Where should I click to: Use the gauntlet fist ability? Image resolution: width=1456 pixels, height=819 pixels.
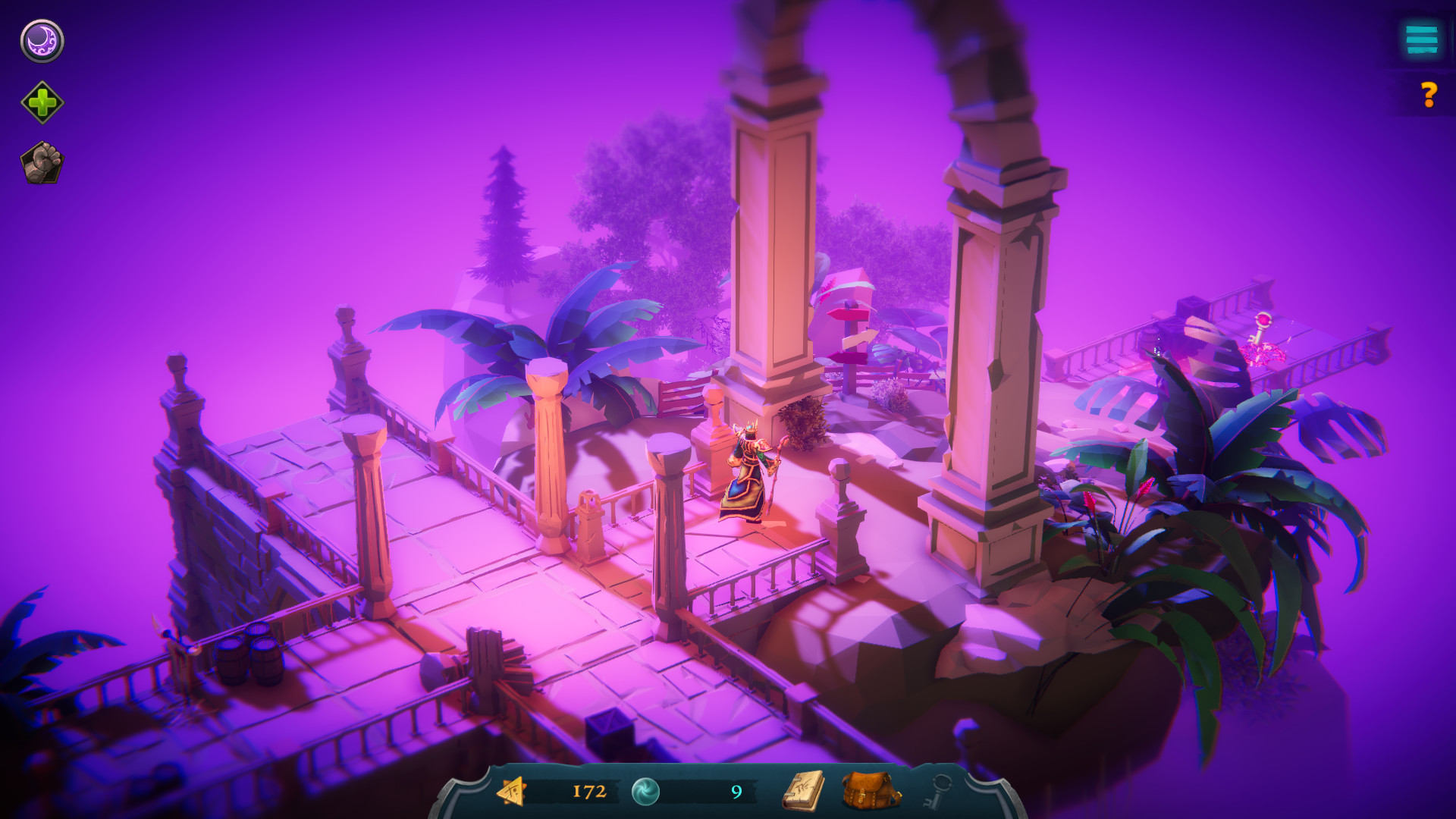(x=42, y=161)
